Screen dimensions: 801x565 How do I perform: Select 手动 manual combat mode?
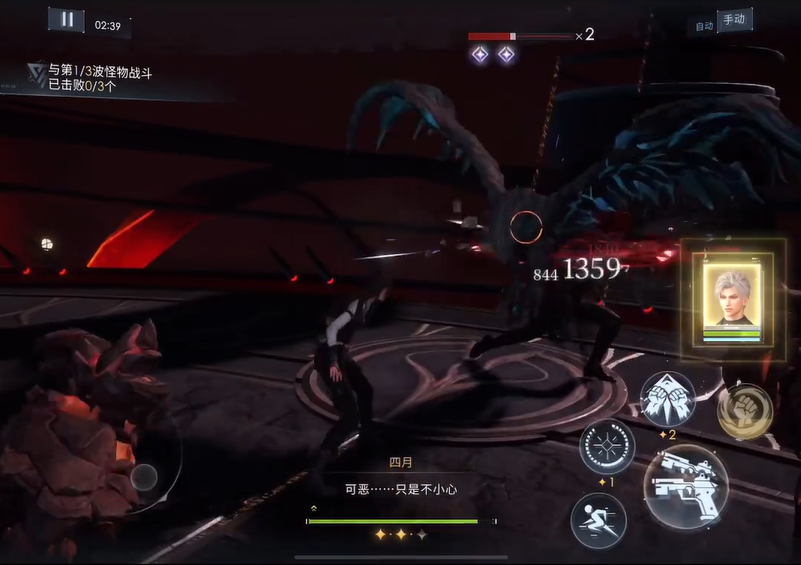tap(735, 20)
